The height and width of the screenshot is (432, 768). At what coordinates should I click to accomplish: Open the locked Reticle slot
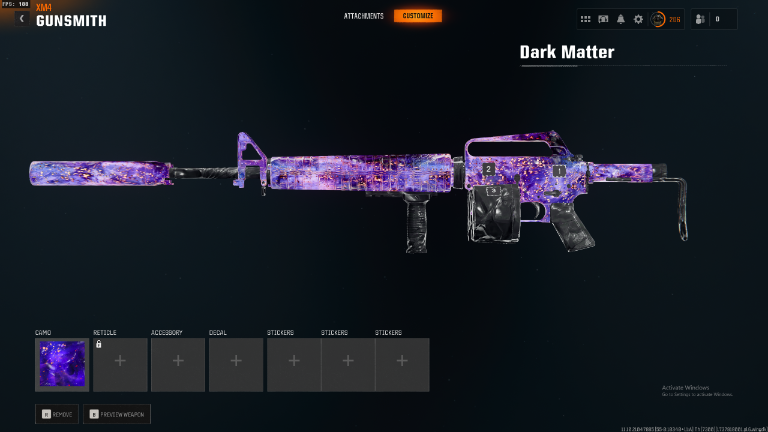120,364
